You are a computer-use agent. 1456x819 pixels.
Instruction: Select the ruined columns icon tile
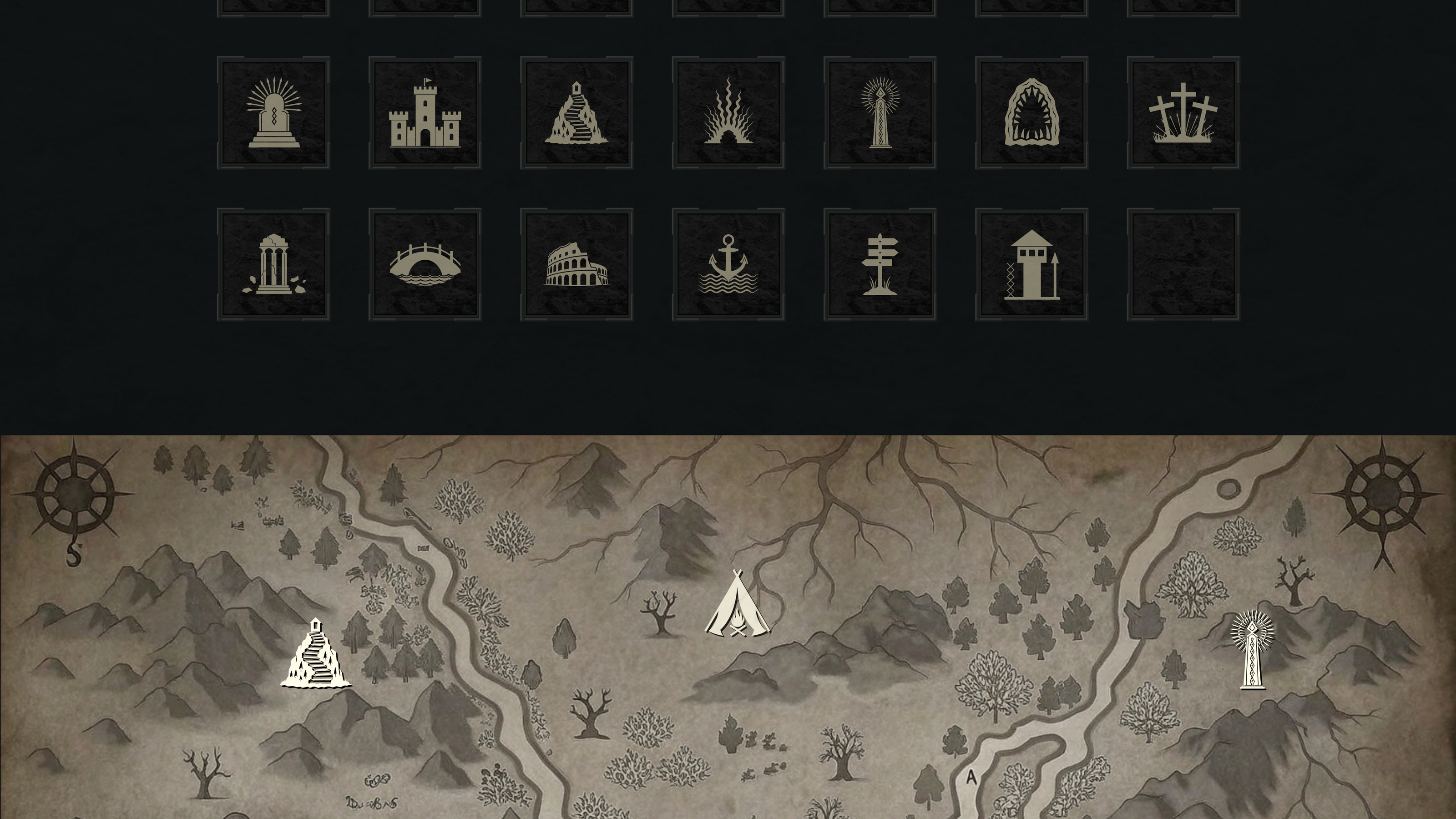tap(273, 264)
